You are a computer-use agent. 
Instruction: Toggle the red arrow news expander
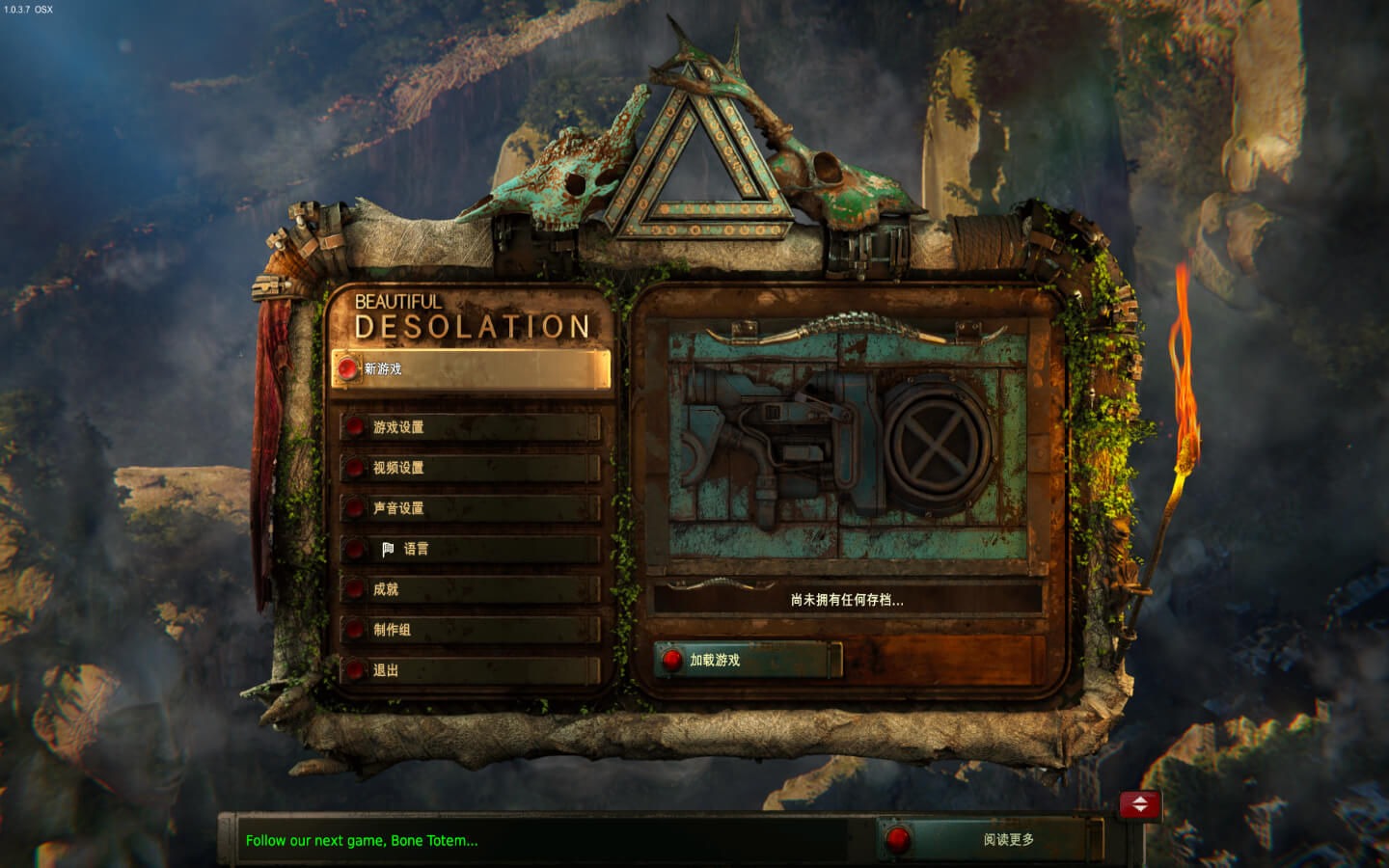coord(1140,804)
